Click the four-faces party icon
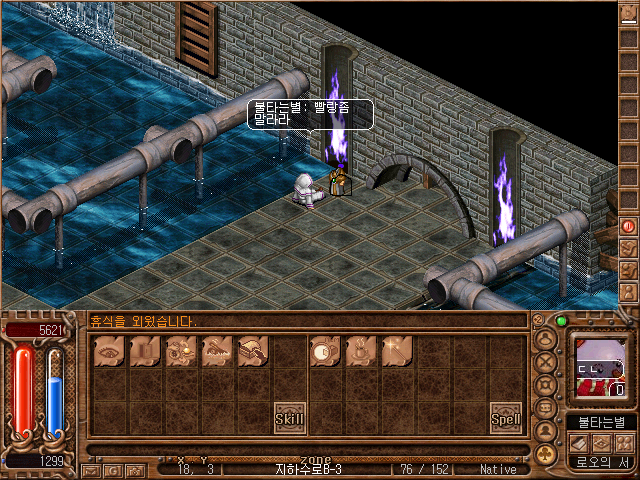The image size is (640, 480). coord(623,443)
